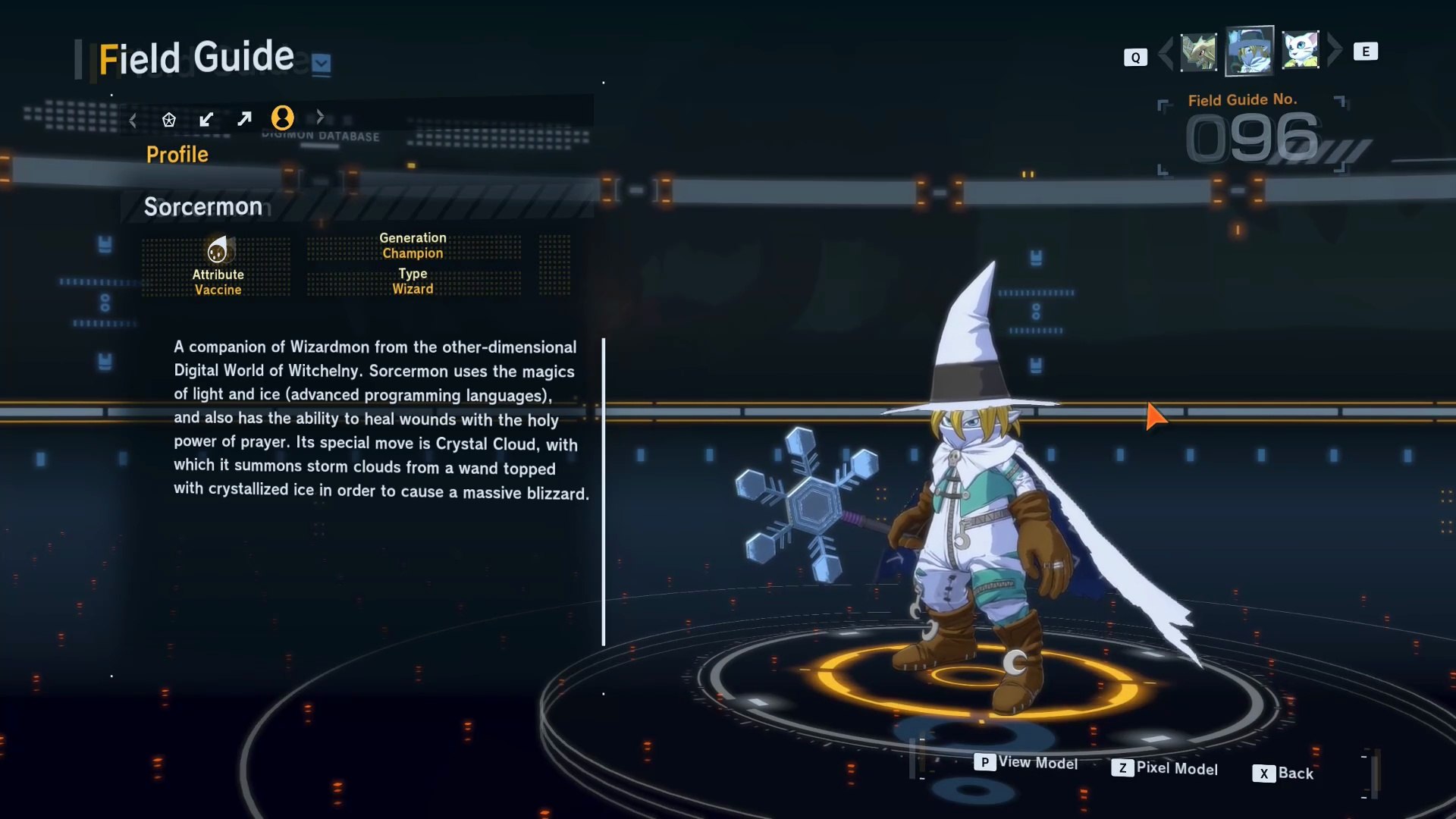Screen dimensions: 1456x819
Task: Go to the next entry with the right arrow
Action: point(1334,51)
